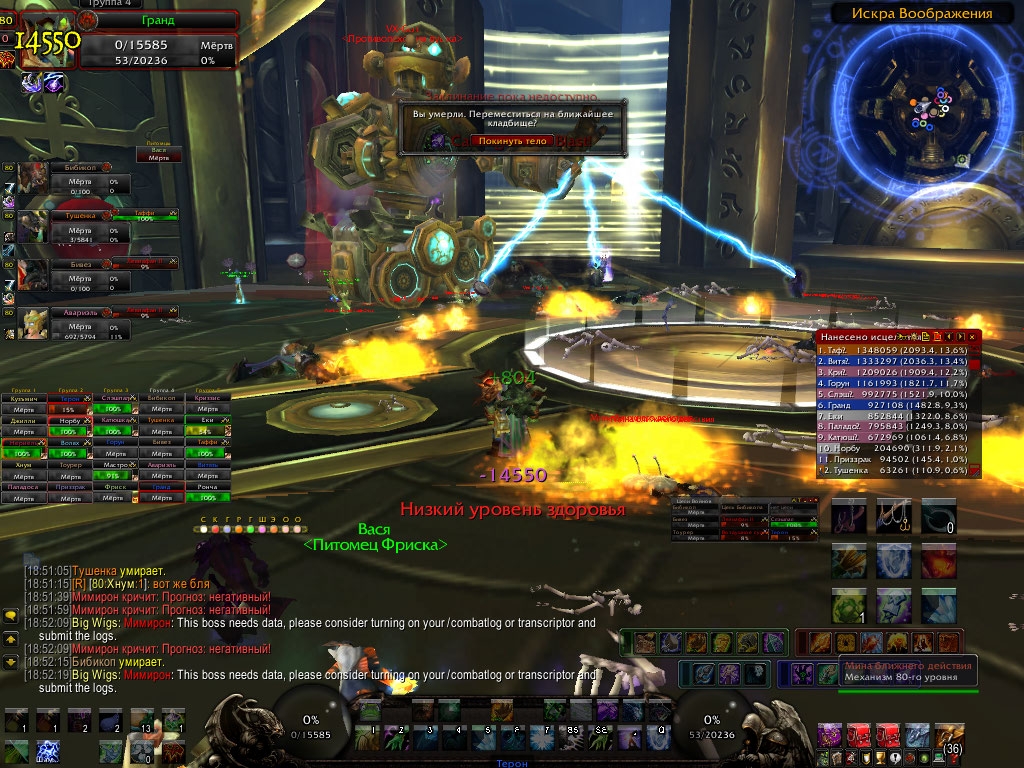
Task: Close the damage meter window
Action: tap(970, 338)
